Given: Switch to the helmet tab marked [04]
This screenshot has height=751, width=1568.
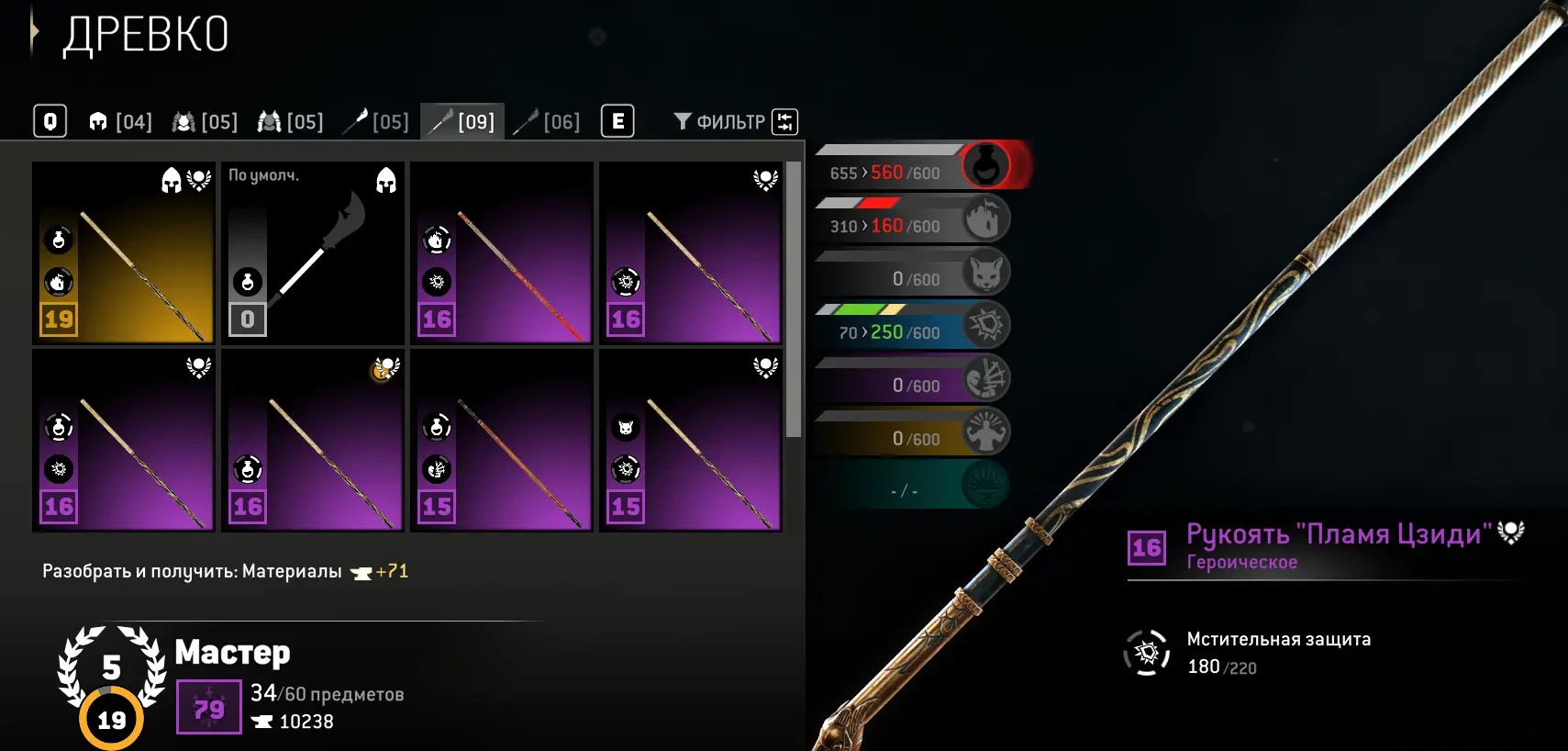Looking at the screenshot, I should pos(120,122).
